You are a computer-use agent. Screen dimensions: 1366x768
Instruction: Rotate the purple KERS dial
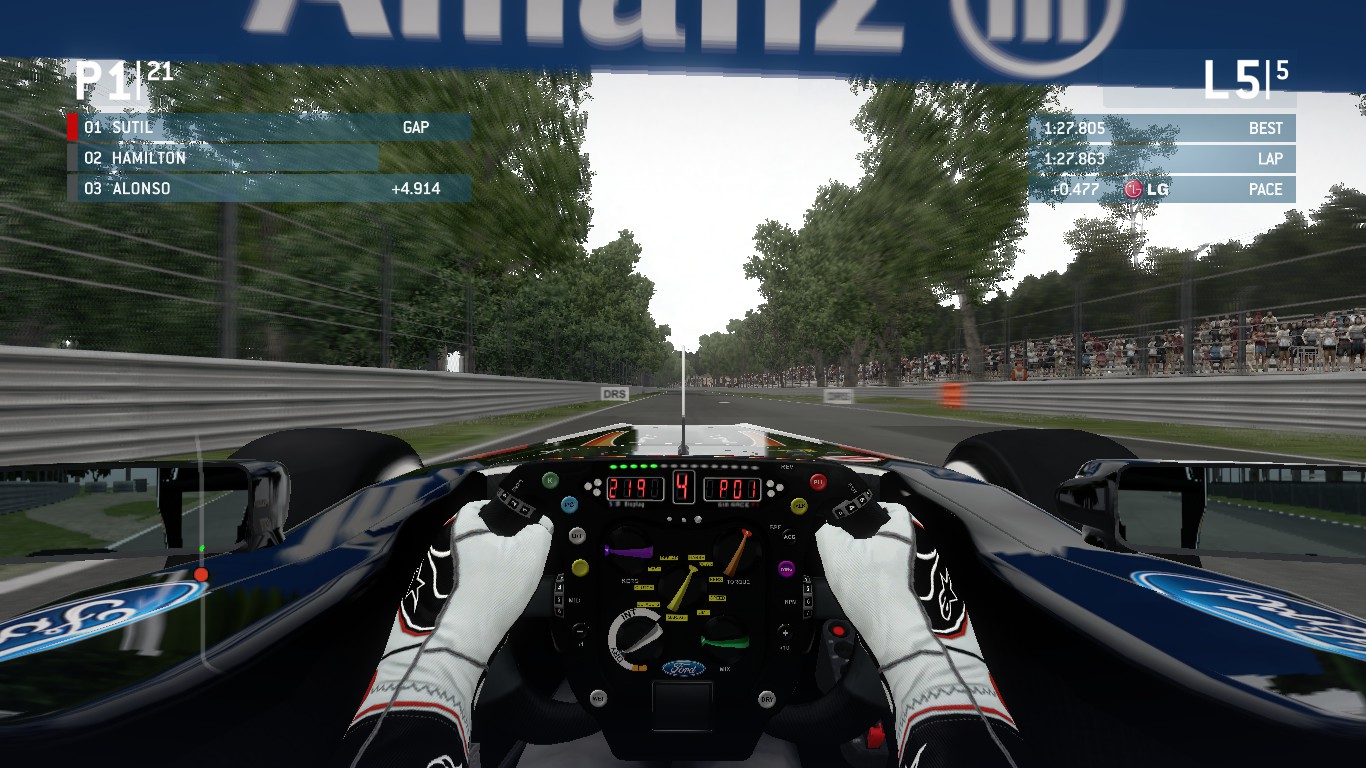[x=630, y=551]
